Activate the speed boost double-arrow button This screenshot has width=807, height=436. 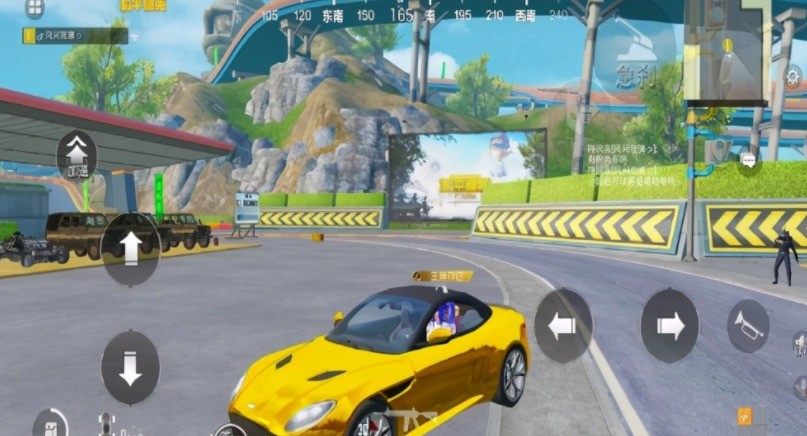point(77,155)
